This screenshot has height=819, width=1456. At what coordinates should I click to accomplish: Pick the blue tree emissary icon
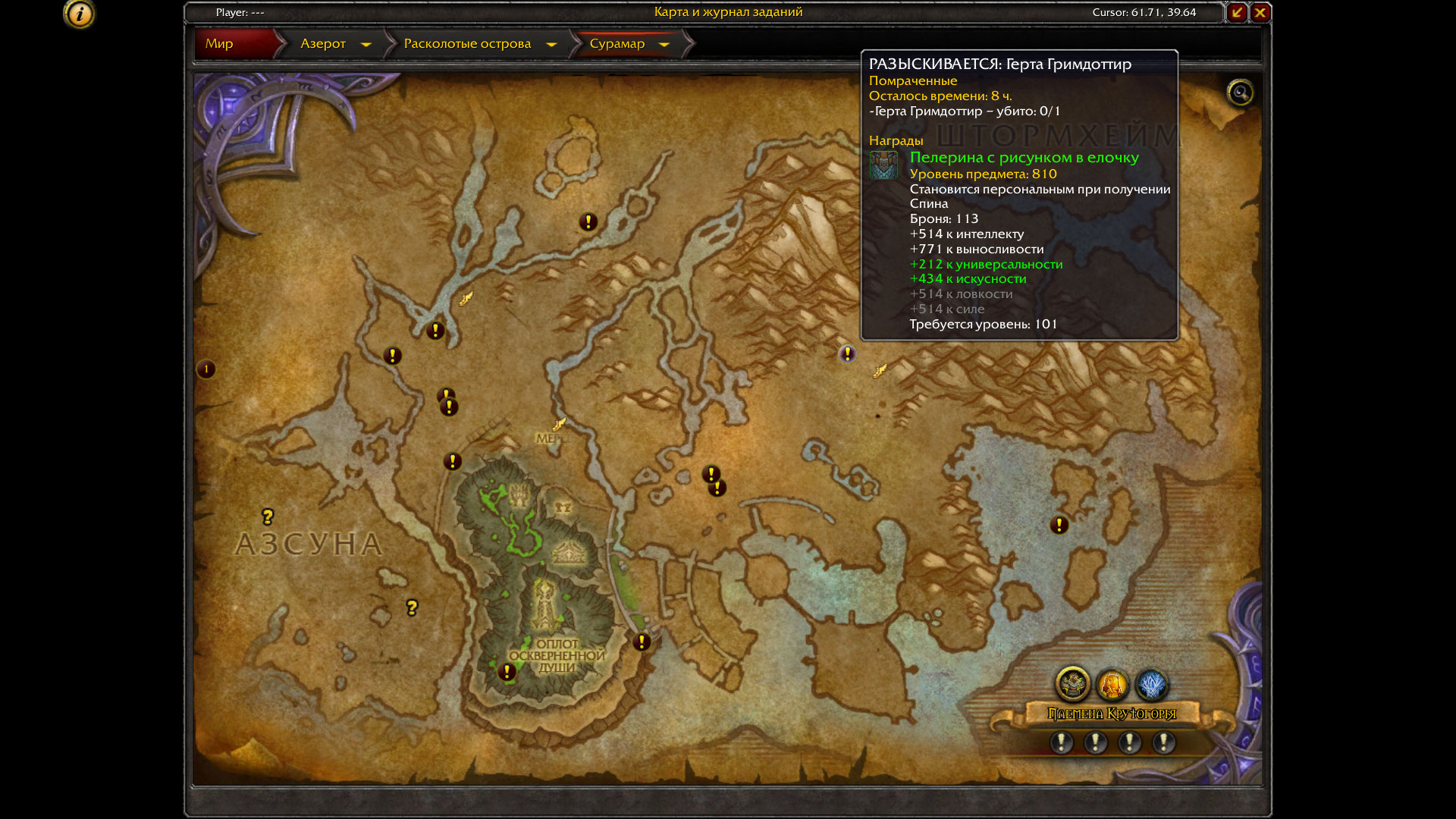1151,685
